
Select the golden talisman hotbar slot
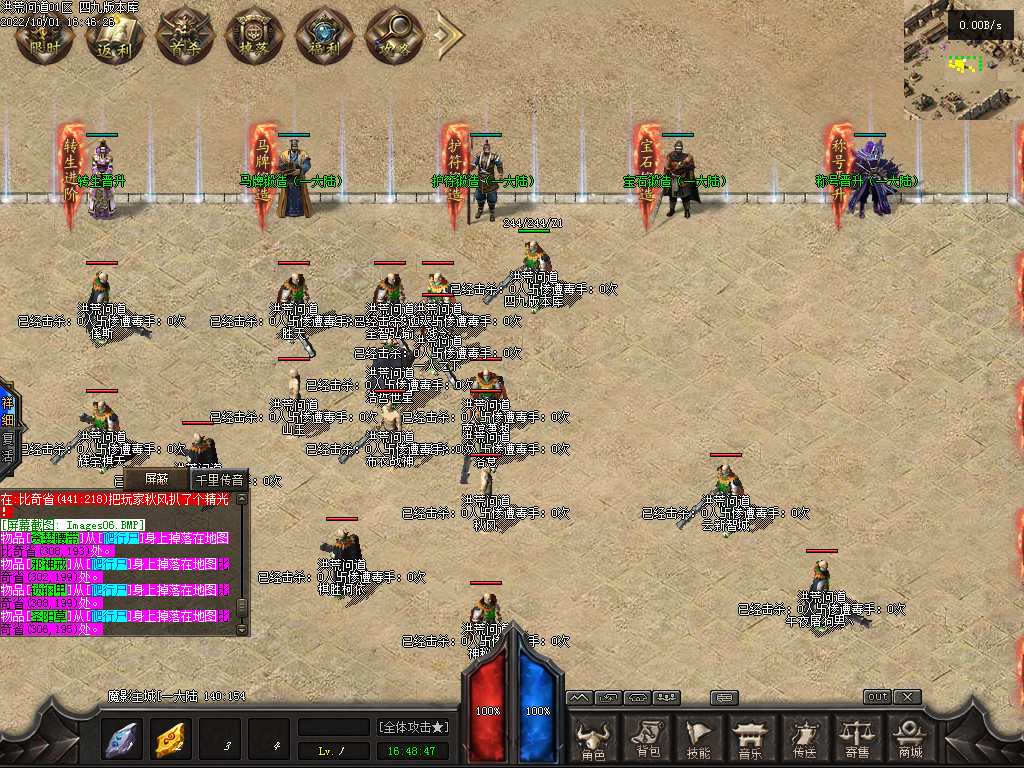click(x=172, y=739)
